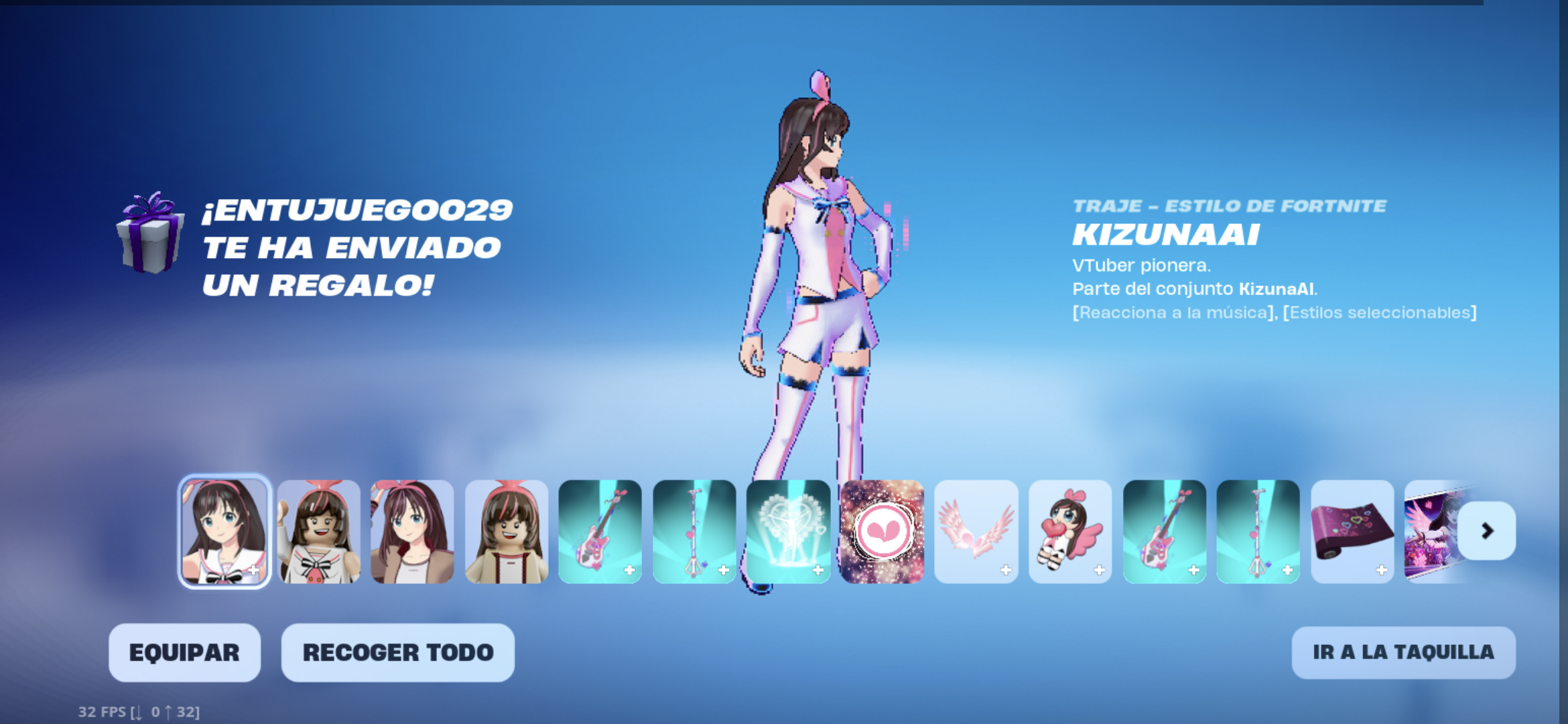Select the highlighted KizunaAI anime outfit thumbnail
This screenshot has height=724, width=1568.
(x=224, y=531)
